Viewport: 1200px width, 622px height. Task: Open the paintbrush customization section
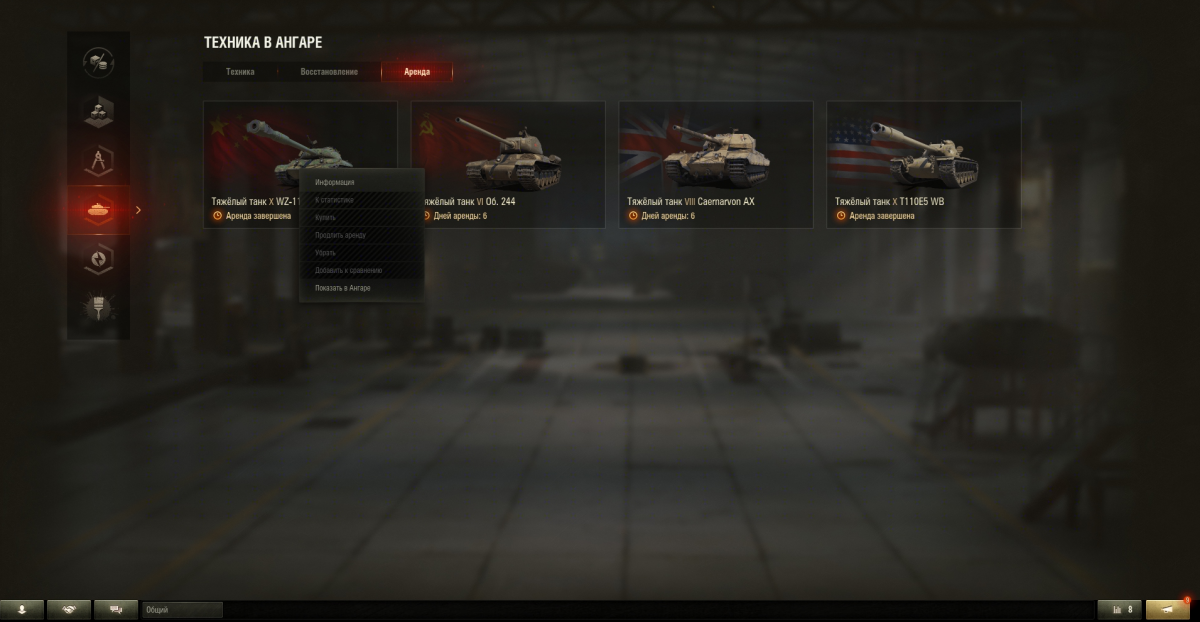click(x=98, y=307)
